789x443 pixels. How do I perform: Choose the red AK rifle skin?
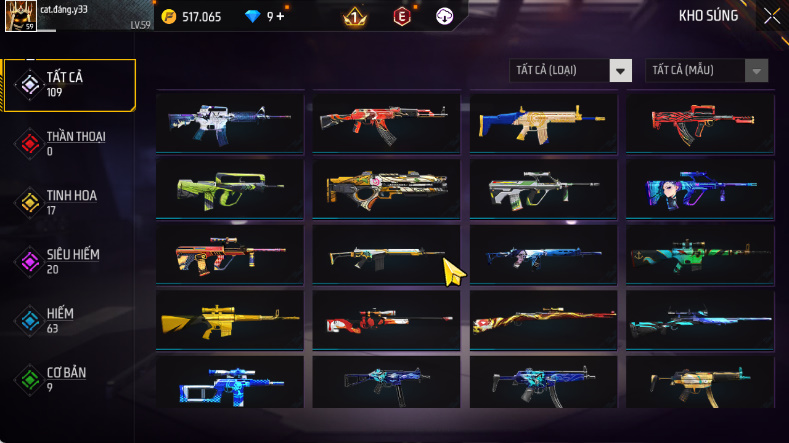(x=386, y=122)
